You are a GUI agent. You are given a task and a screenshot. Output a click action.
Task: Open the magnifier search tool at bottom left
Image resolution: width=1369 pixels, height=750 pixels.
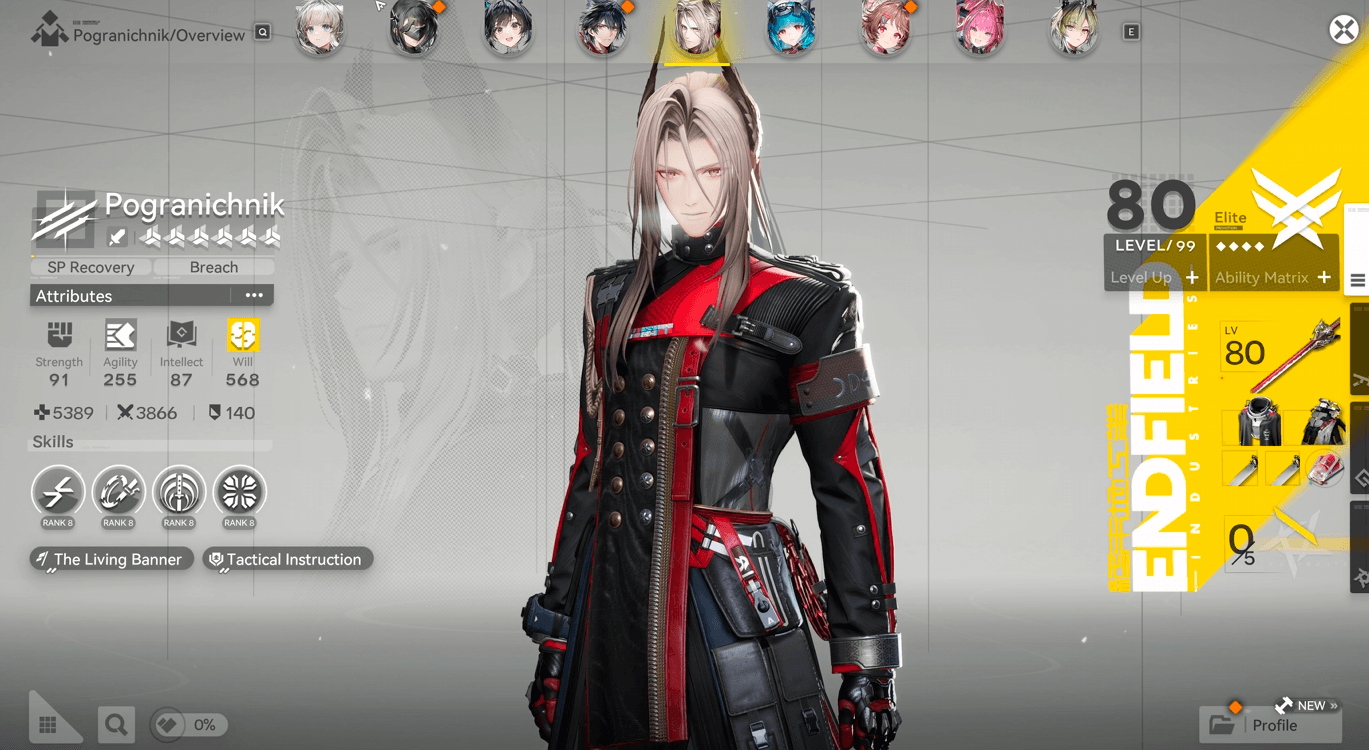116,724
